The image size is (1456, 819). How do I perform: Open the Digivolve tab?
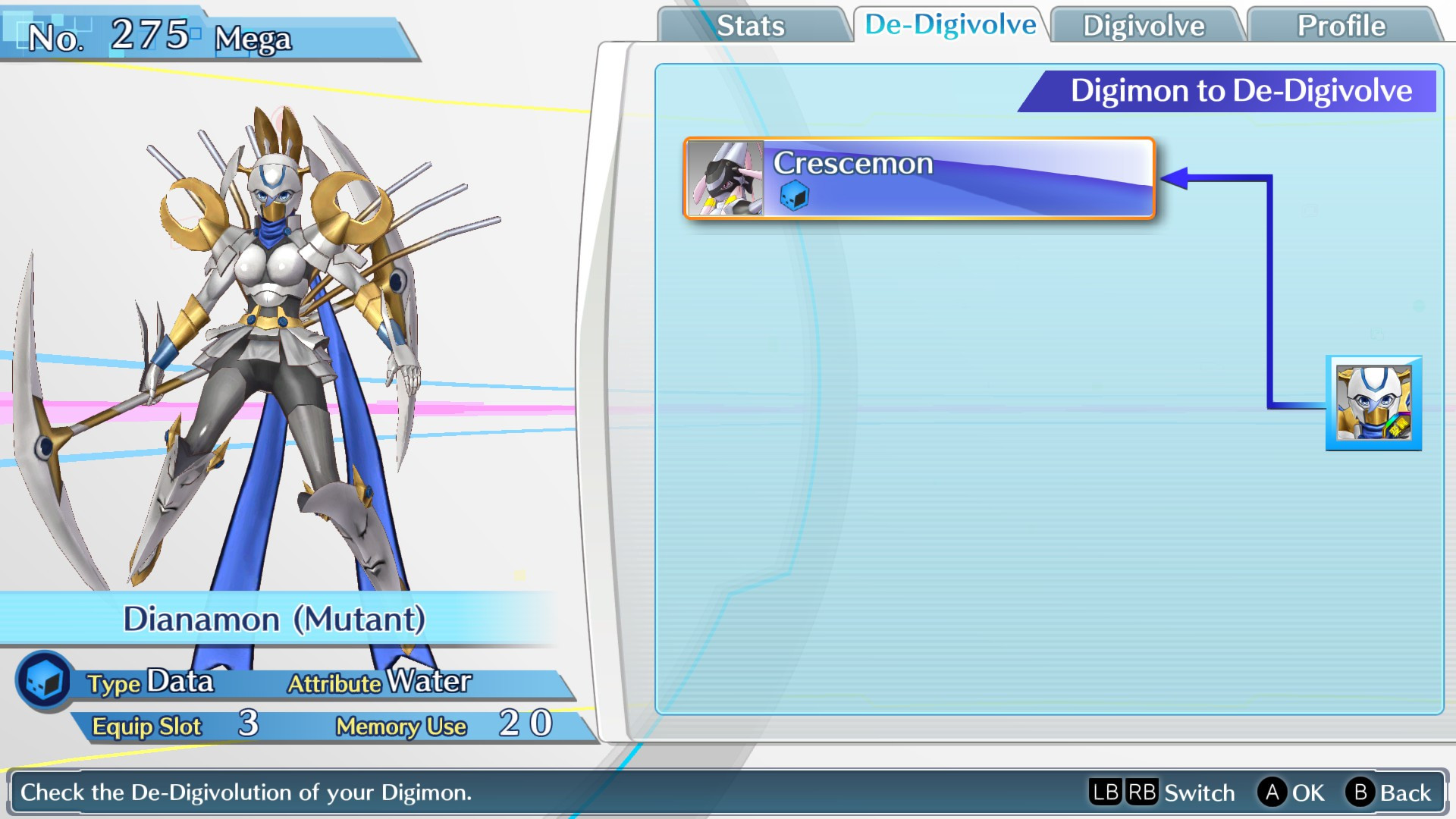tap(1145, 25)
